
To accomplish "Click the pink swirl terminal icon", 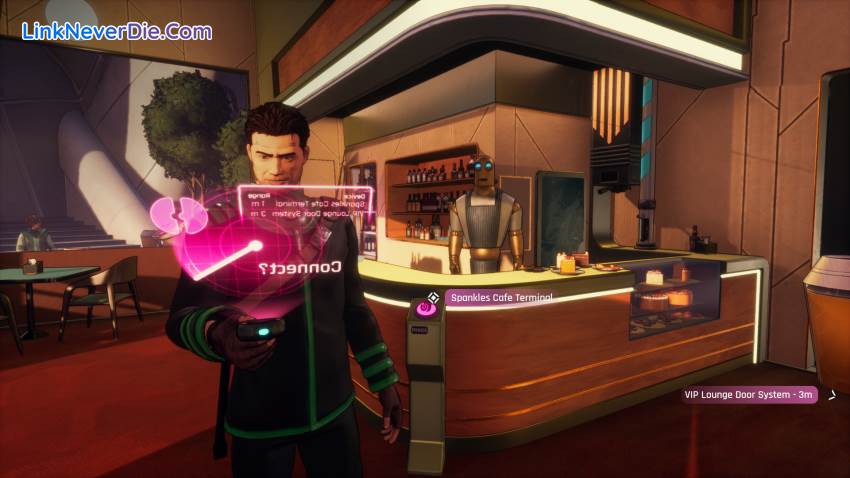I will [427, 311].
